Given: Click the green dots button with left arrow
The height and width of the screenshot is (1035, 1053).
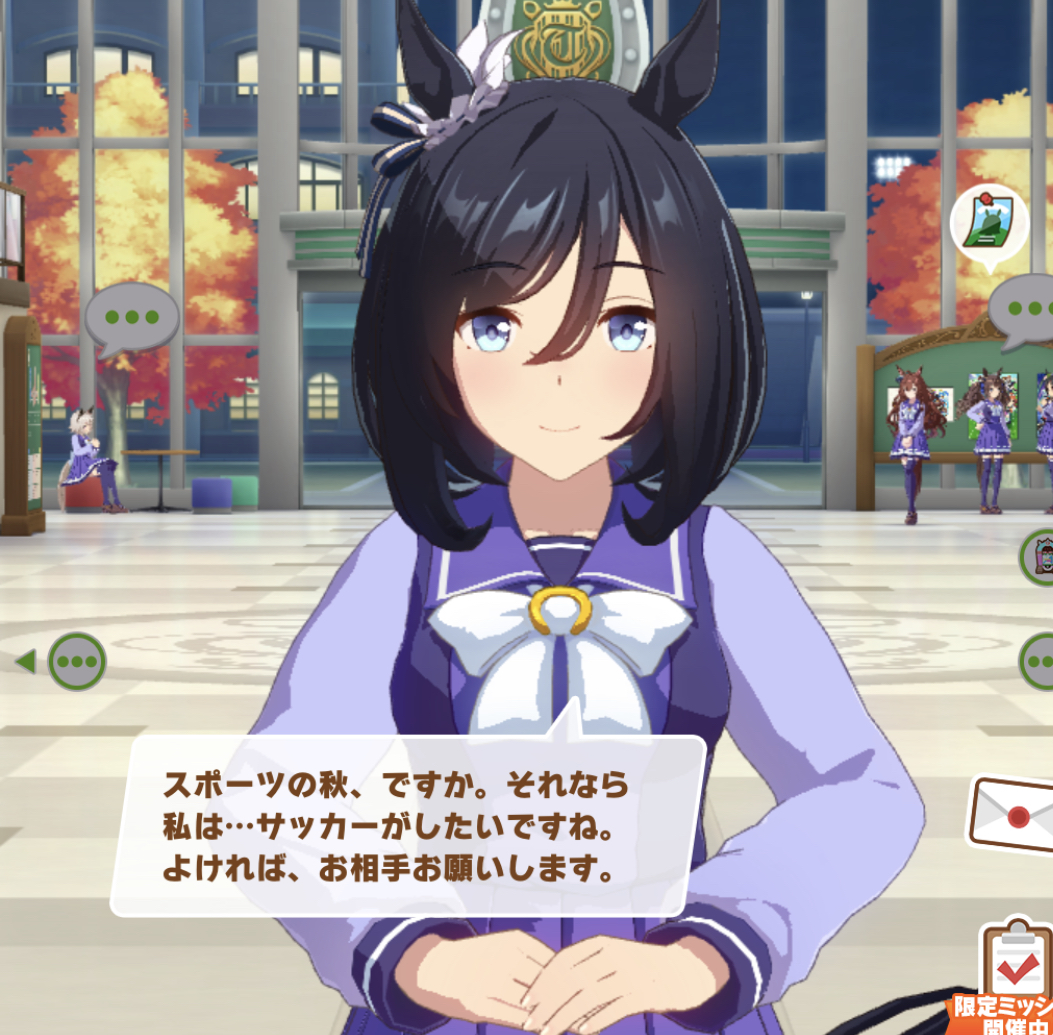Looking at the screenshot, I should [x=76, y=661].
